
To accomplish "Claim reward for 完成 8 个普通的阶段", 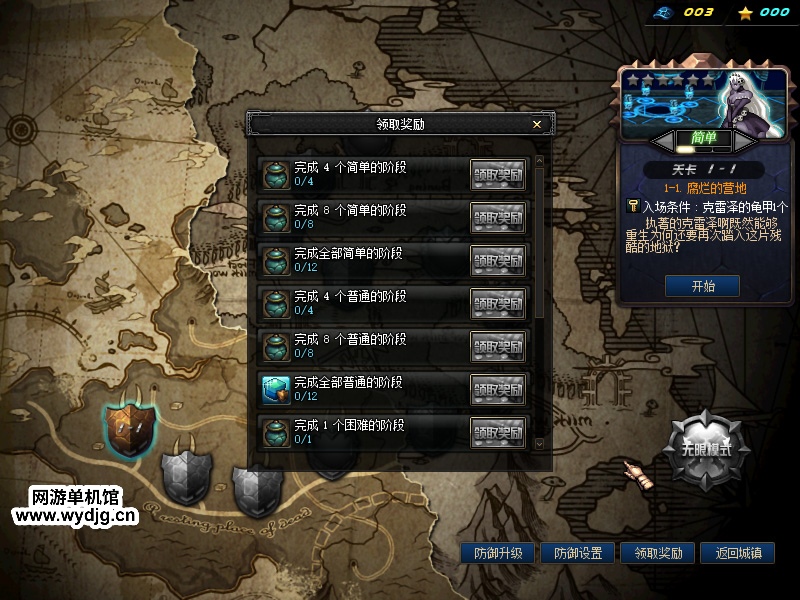I will pos(498,346).
